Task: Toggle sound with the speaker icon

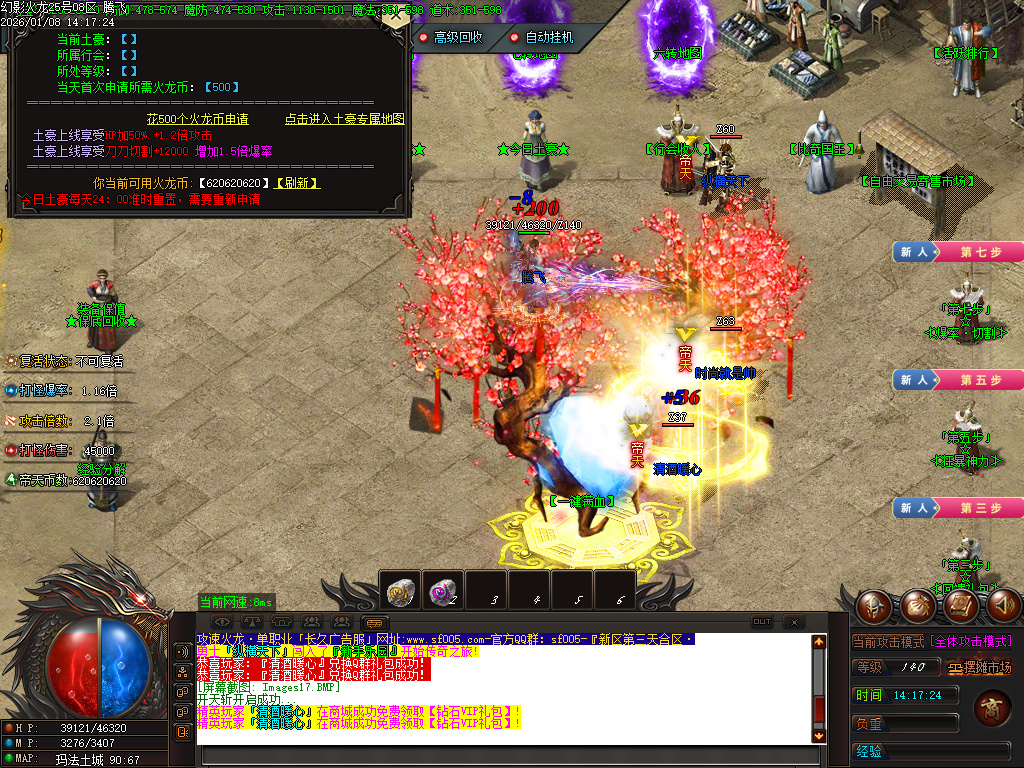Action: point(1003,606)
